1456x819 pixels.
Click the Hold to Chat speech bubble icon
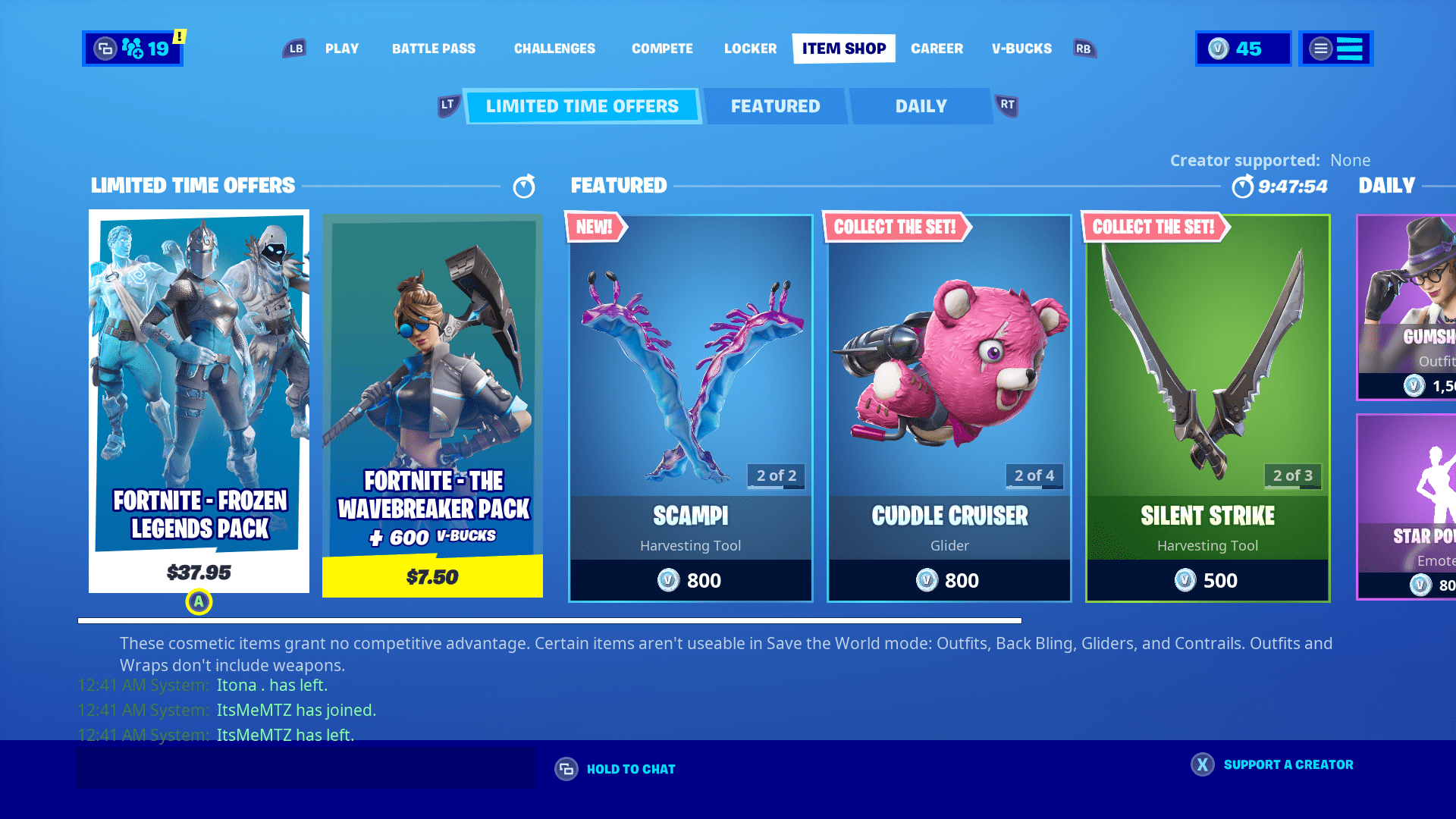tap(565, 768)
